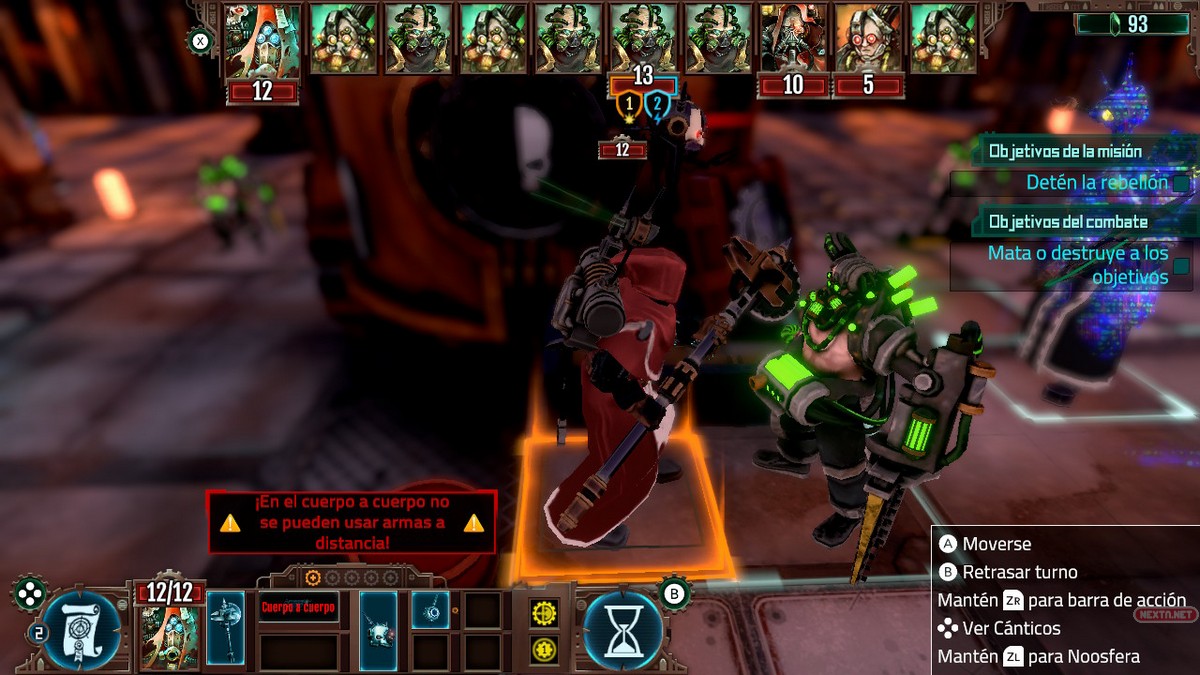Select the power axe weapon slot

226,629
